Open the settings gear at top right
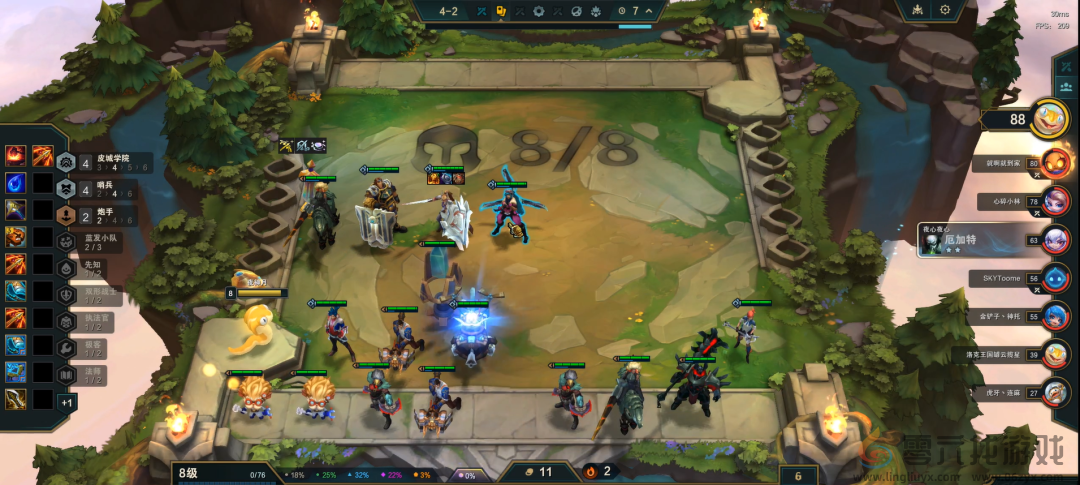 point(945,10)
